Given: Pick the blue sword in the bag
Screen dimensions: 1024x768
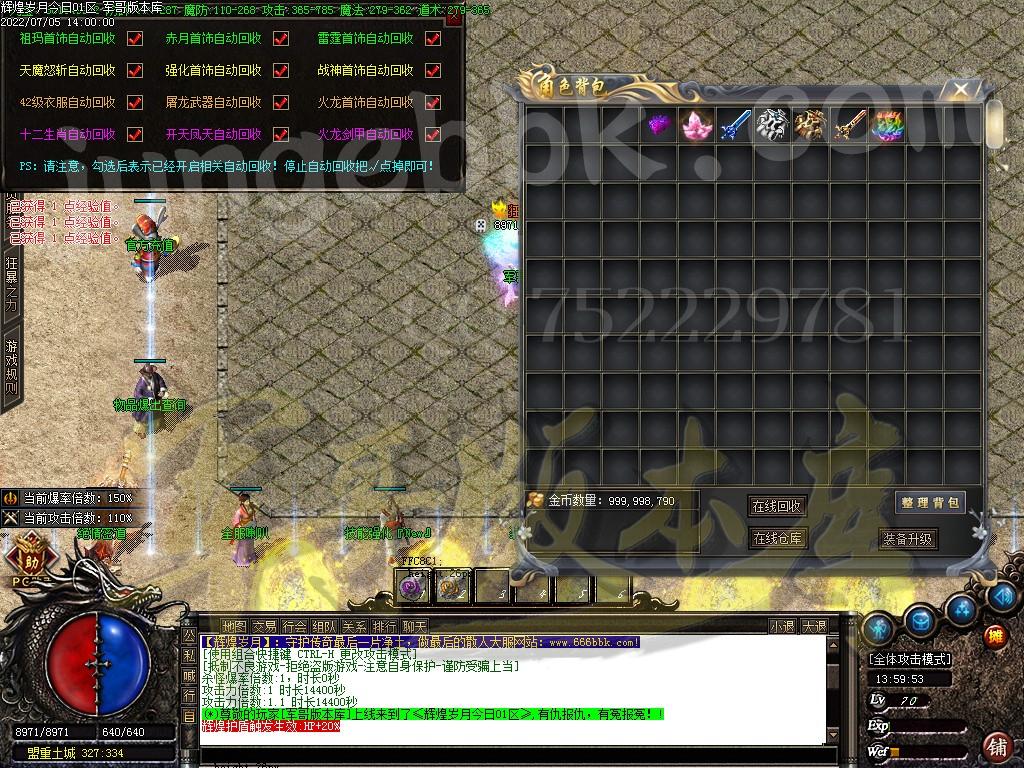Looking at the screenshot, I should [x=735, y=125].
